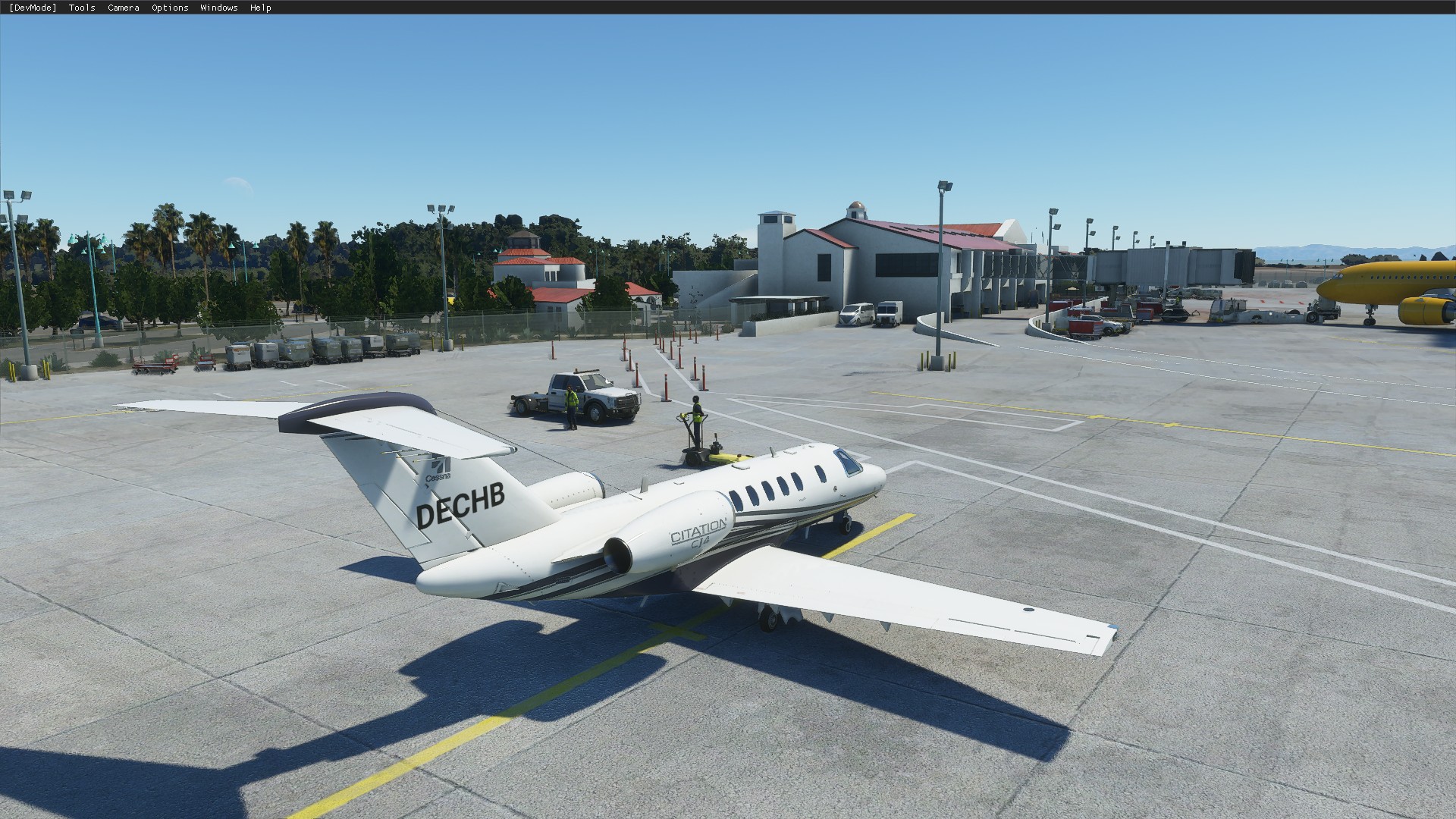
Task: Open the Tools menu
Action: (x=82, y=8)
